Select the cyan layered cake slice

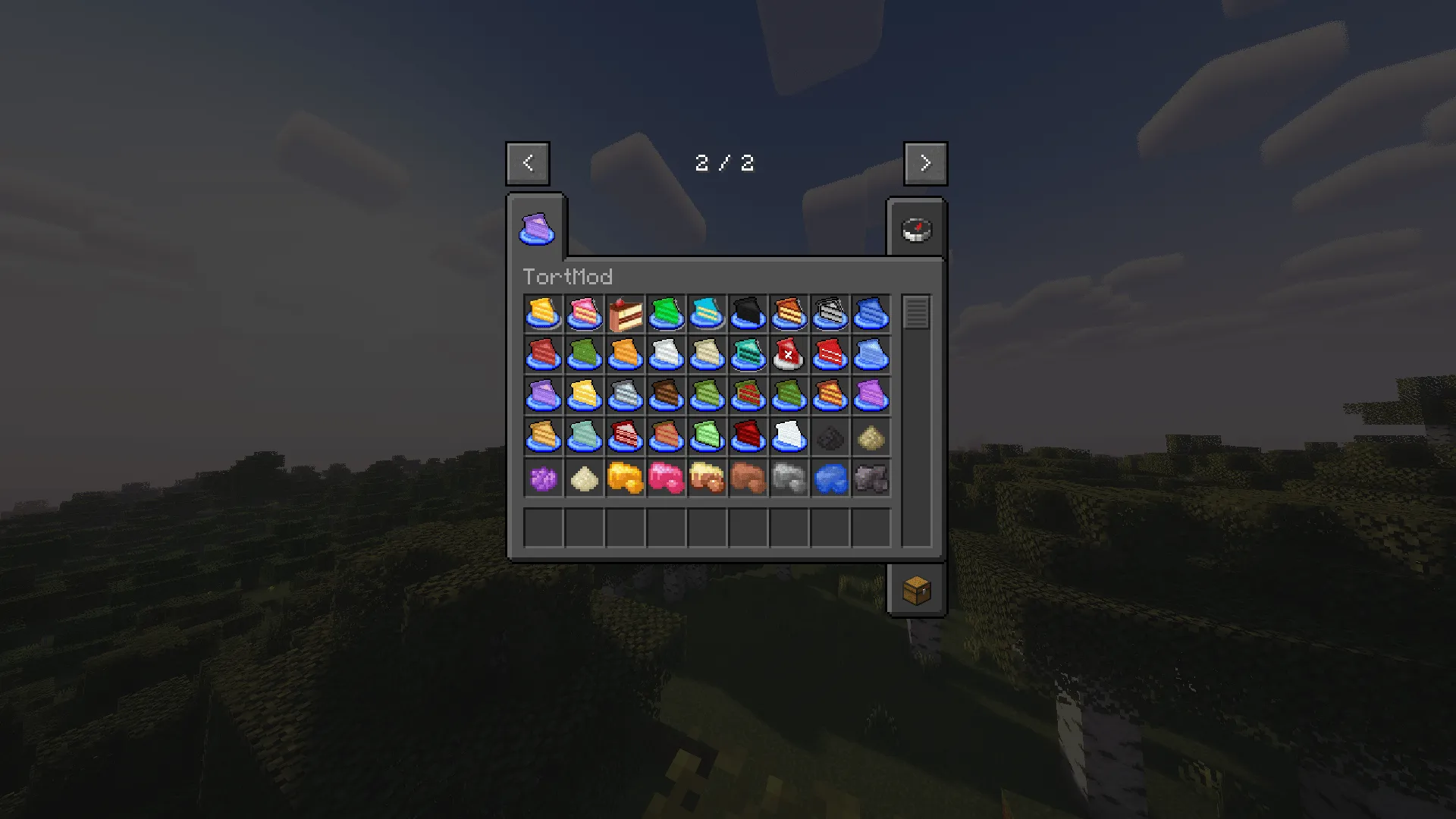tap(705, 315)
